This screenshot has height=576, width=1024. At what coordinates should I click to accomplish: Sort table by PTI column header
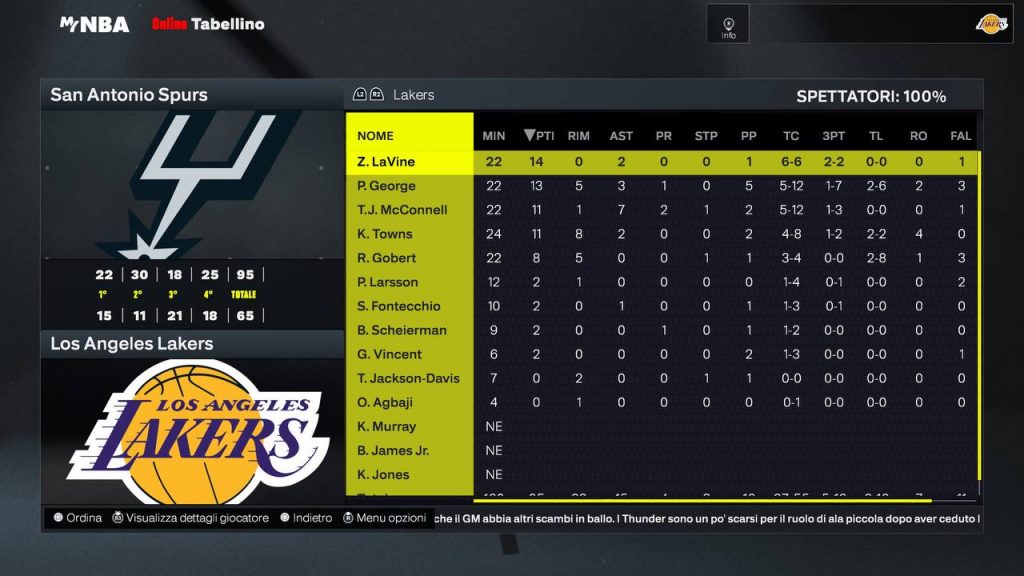click(540, 136)
